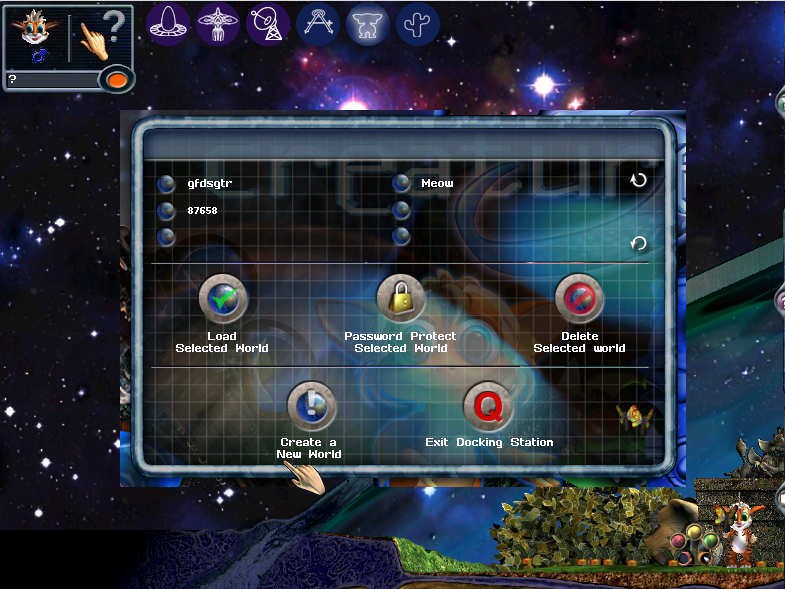785x589 pixels.
Task: Click the Password Protect Selected World padlock
Action: coord(400,298)
